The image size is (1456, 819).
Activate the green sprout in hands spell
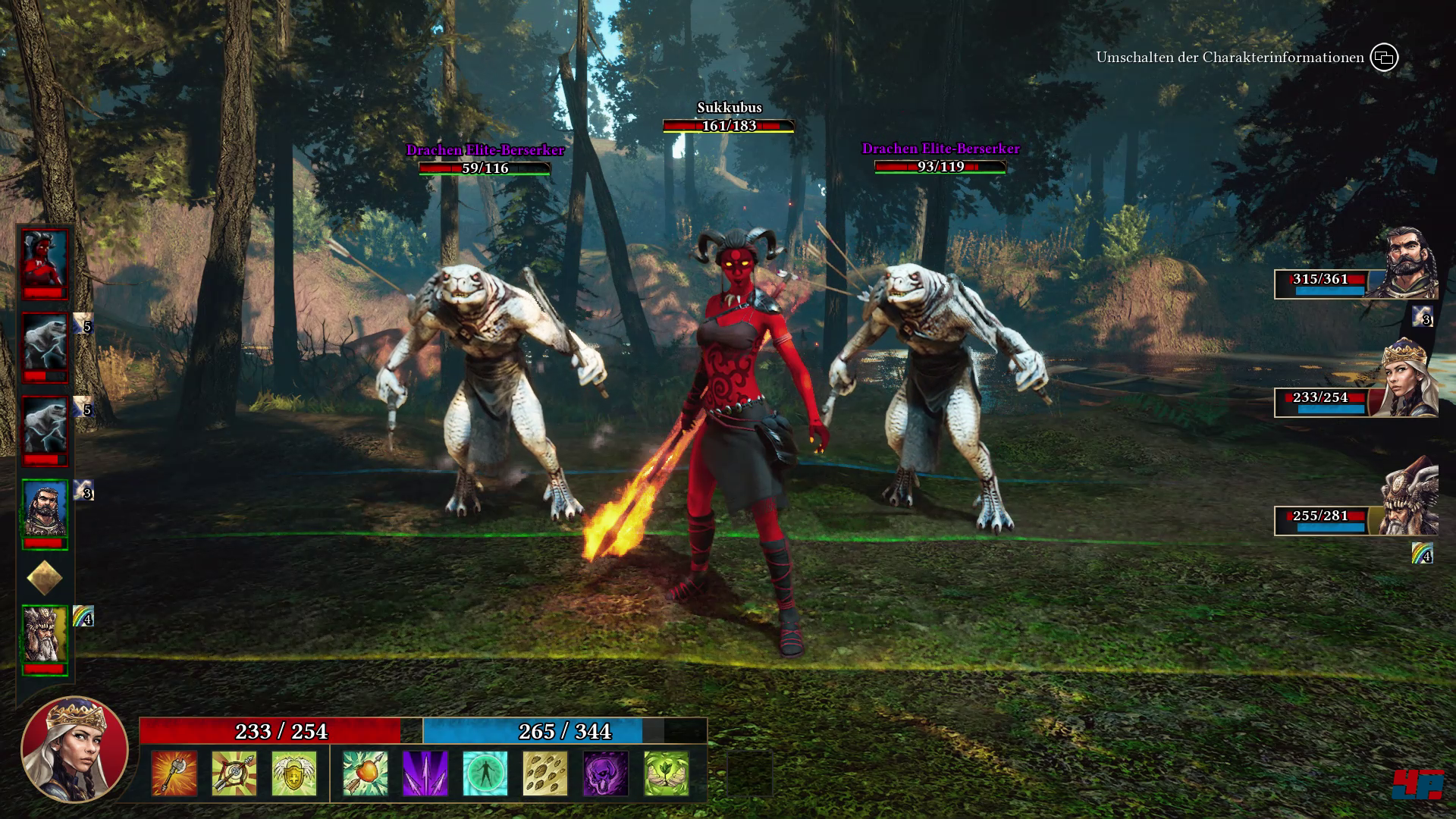(x=666, y=773)
